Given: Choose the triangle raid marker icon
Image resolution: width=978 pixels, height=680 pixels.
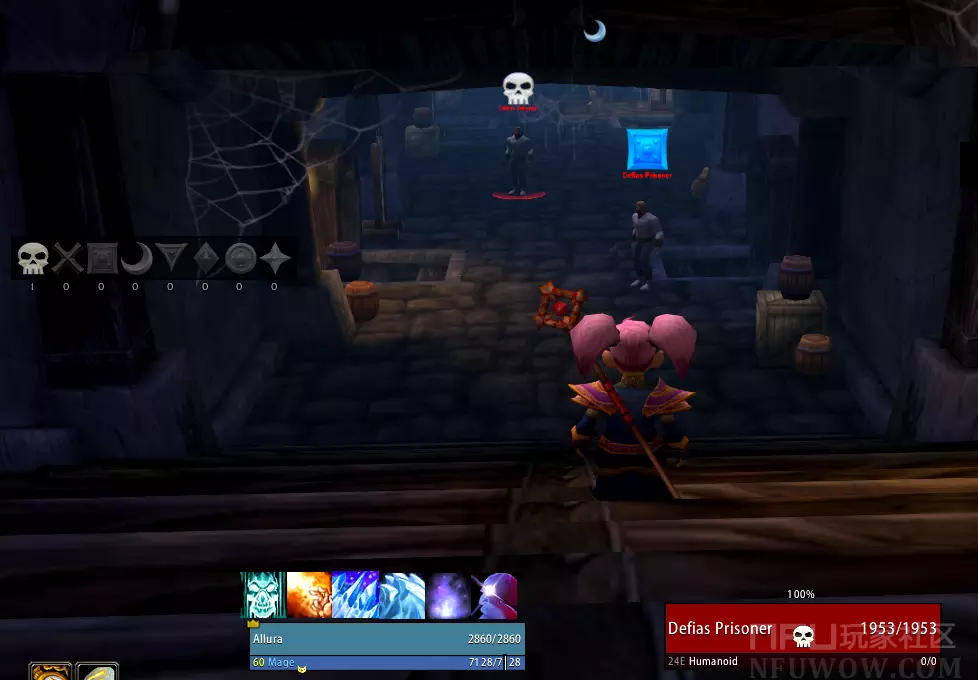Looking at the screenshot, I should [170, 260].
